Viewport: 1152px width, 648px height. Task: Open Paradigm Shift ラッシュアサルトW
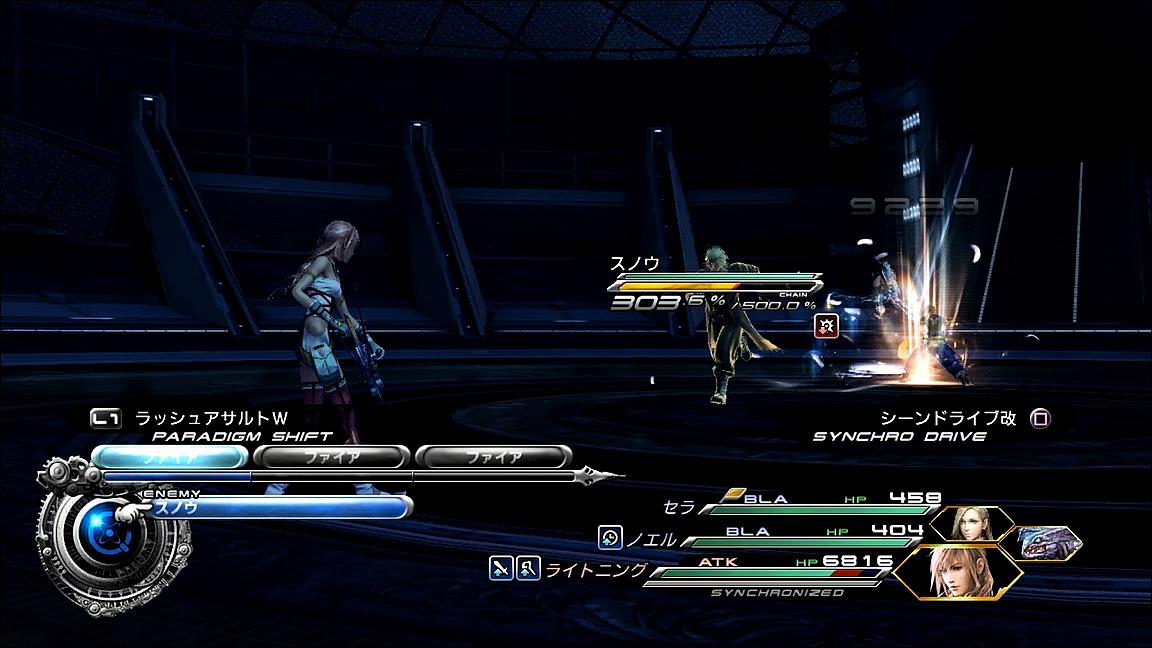click(210, 419)
